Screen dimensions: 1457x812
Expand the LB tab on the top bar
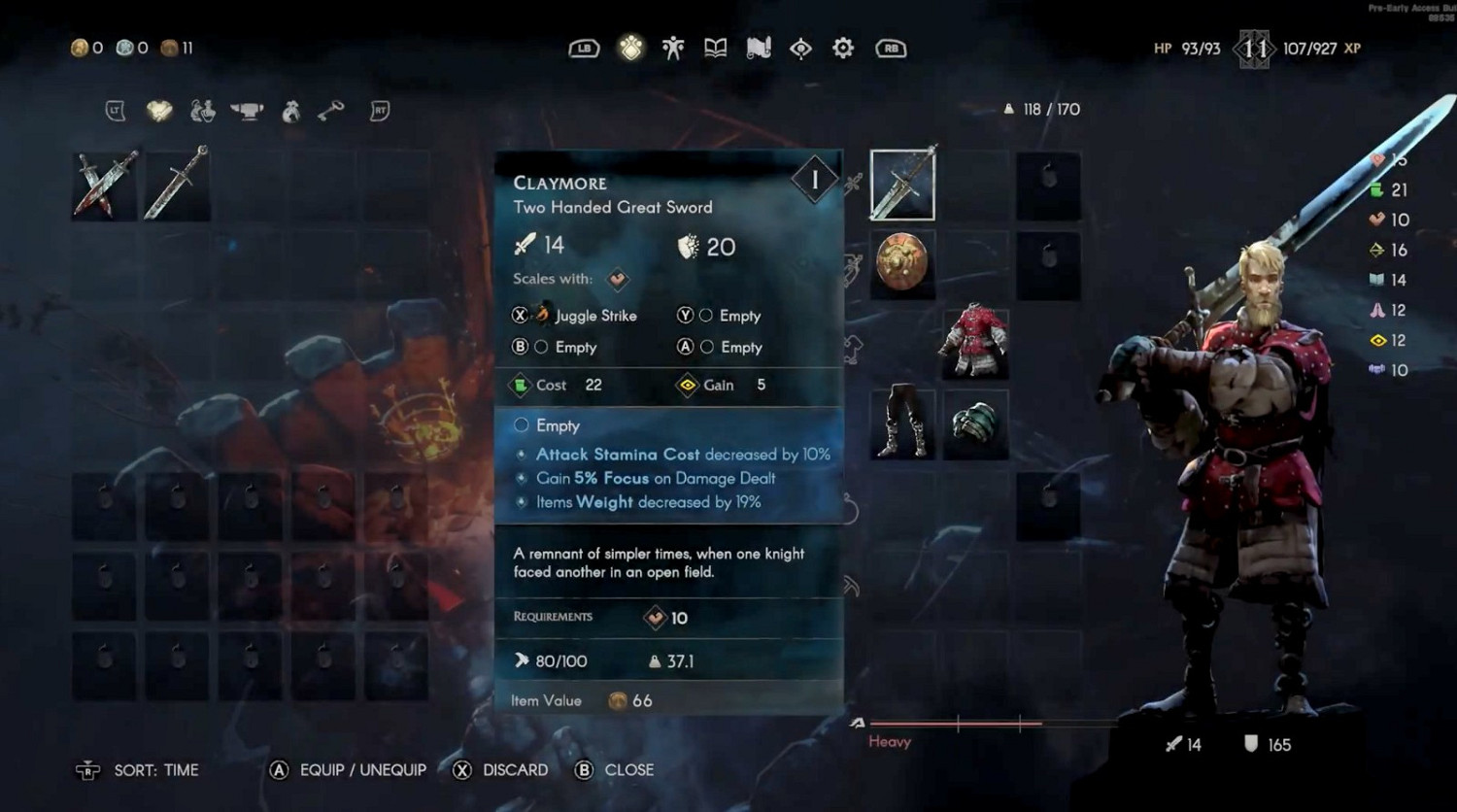[x=583, y=48]
